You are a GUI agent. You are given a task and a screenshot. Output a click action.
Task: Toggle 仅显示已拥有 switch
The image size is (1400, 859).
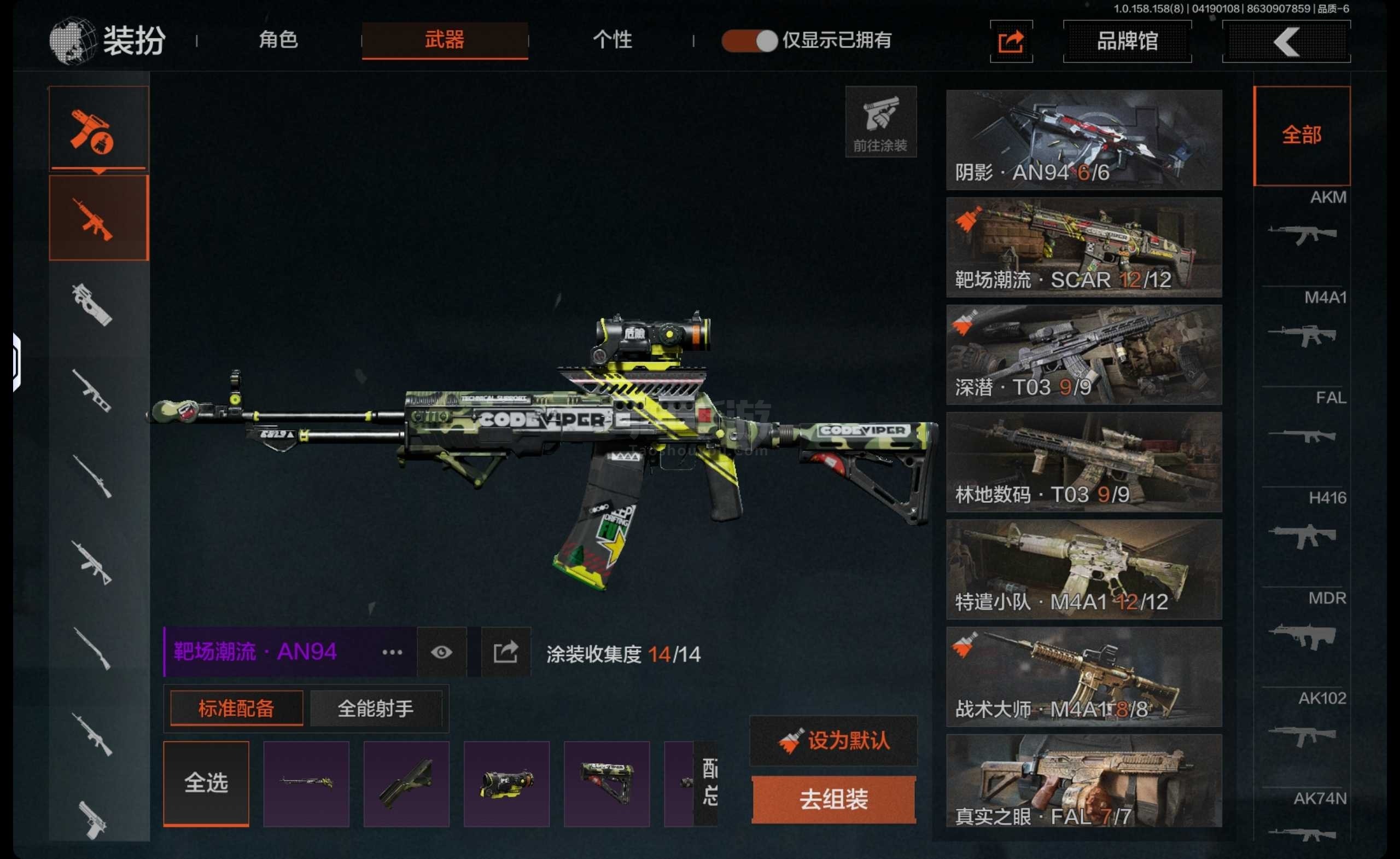click(x=749, y=41)
